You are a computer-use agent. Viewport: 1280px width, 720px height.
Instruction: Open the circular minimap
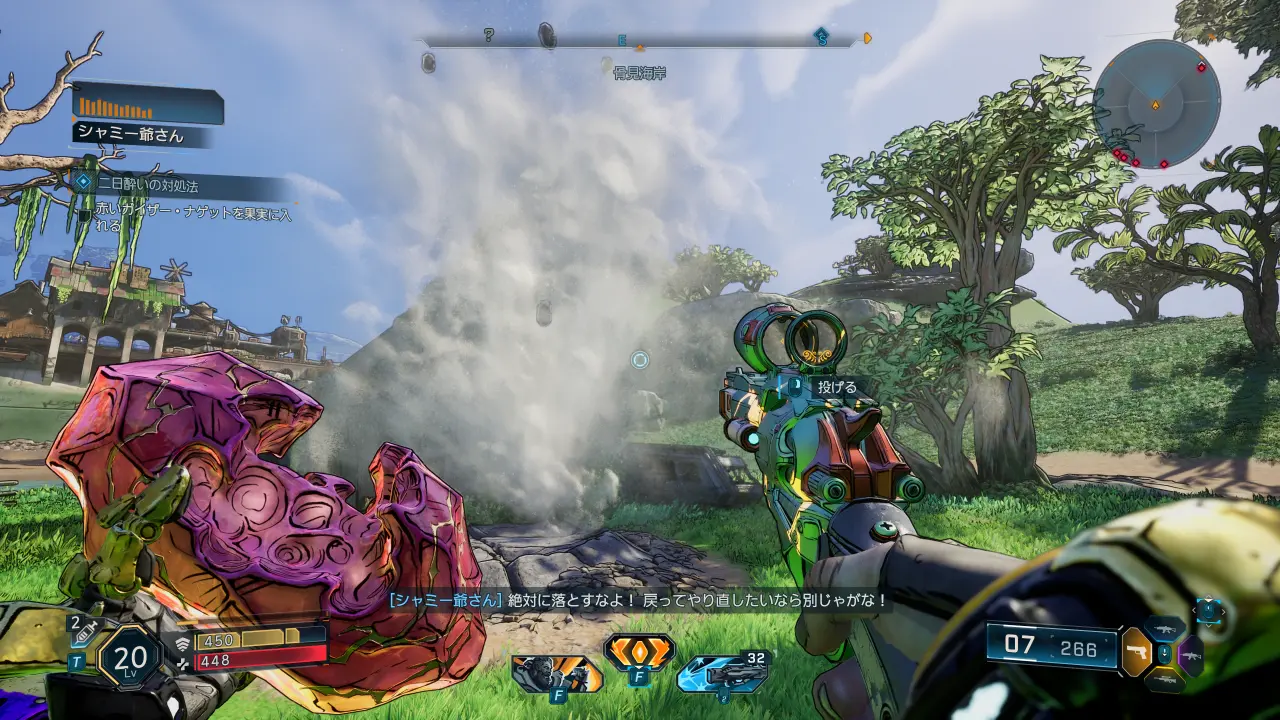(x=1156, y=104)
